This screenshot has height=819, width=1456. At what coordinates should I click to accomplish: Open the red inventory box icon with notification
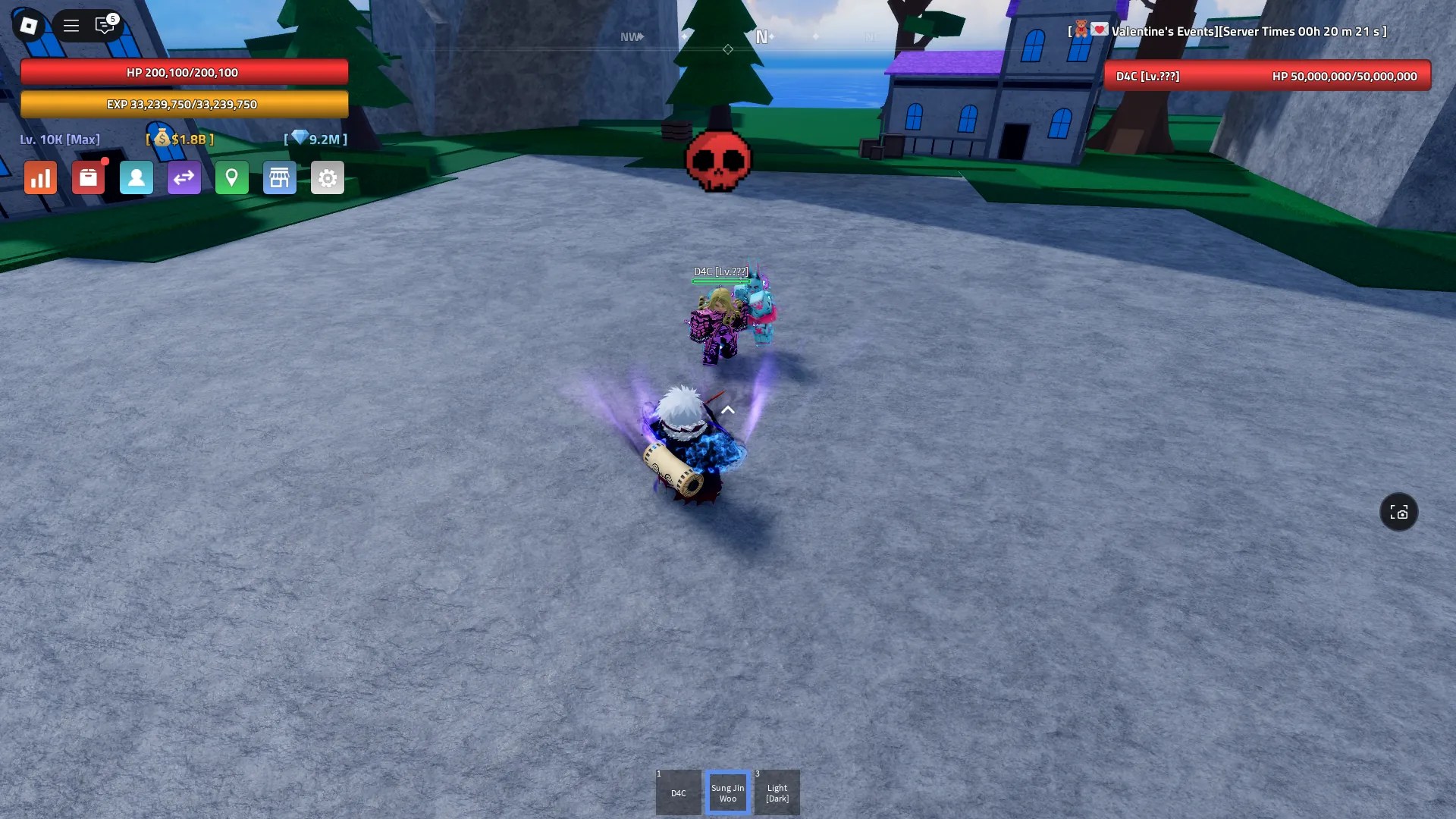pyautogui.click(x=89, y=177)
